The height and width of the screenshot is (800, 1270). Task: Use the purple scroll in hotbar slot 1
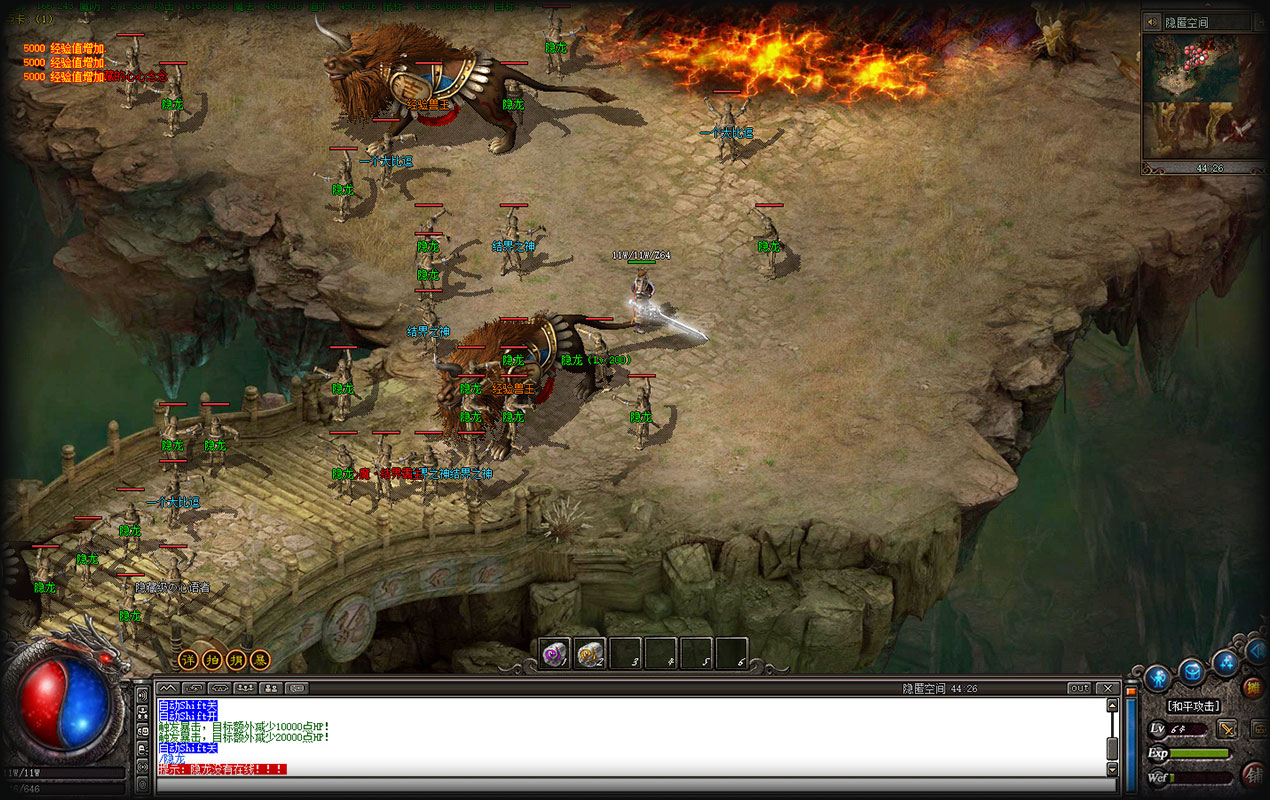[555, 654]
